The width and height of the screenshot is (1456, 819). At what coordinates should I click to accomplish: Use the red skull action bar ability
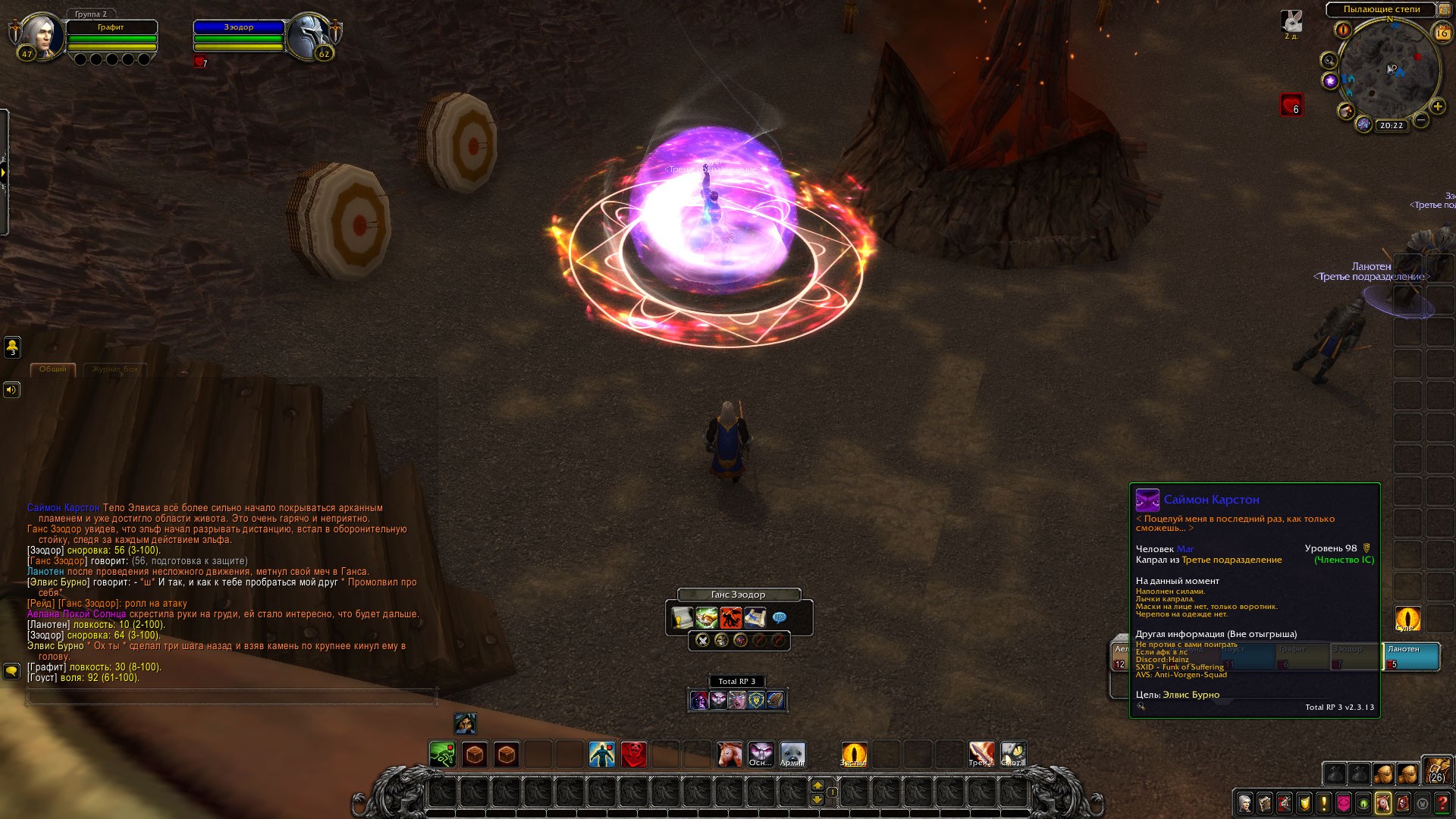click(634, 755)
